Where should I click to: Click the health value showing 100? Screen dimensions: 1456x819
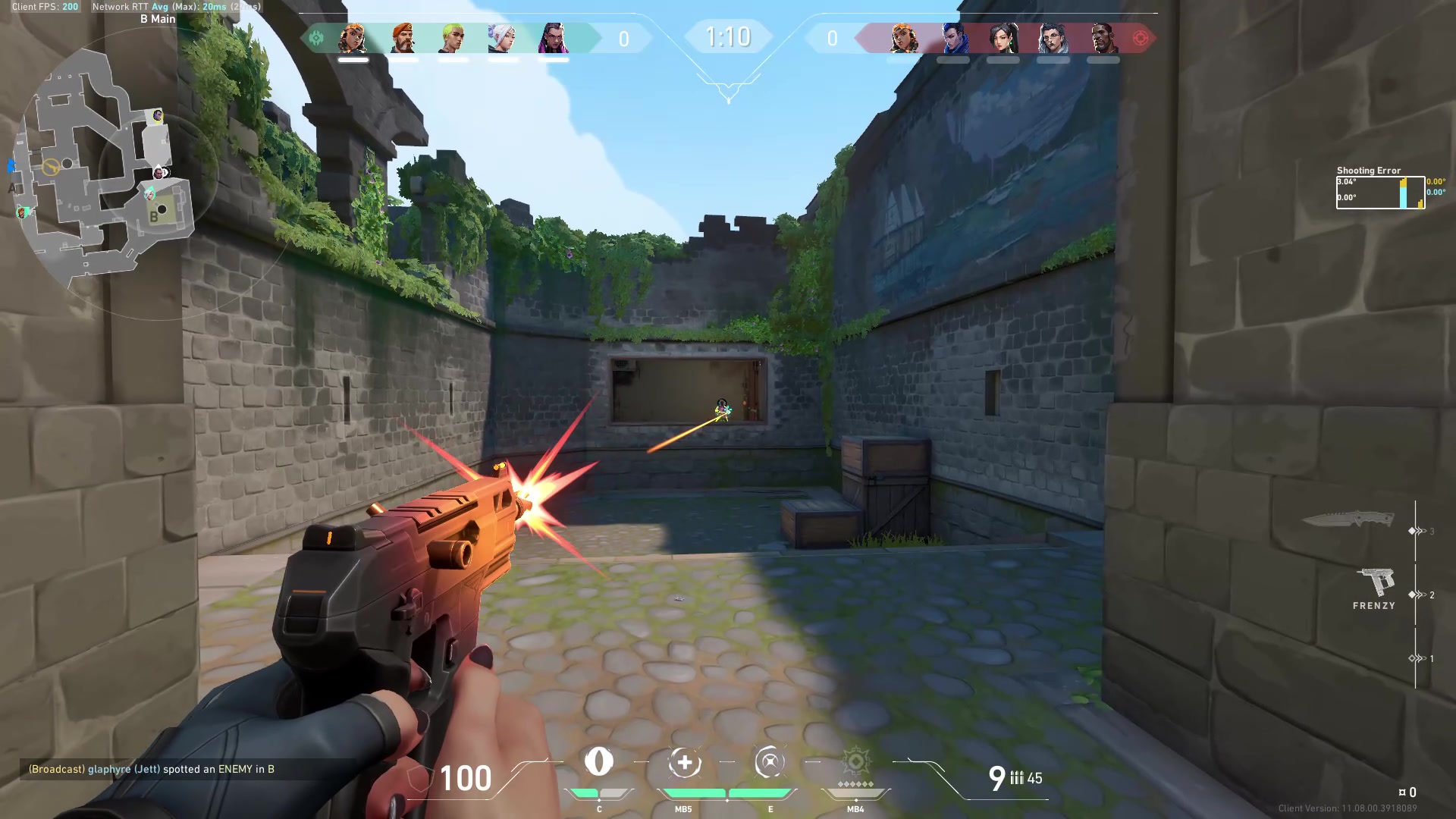click(466, 778)
